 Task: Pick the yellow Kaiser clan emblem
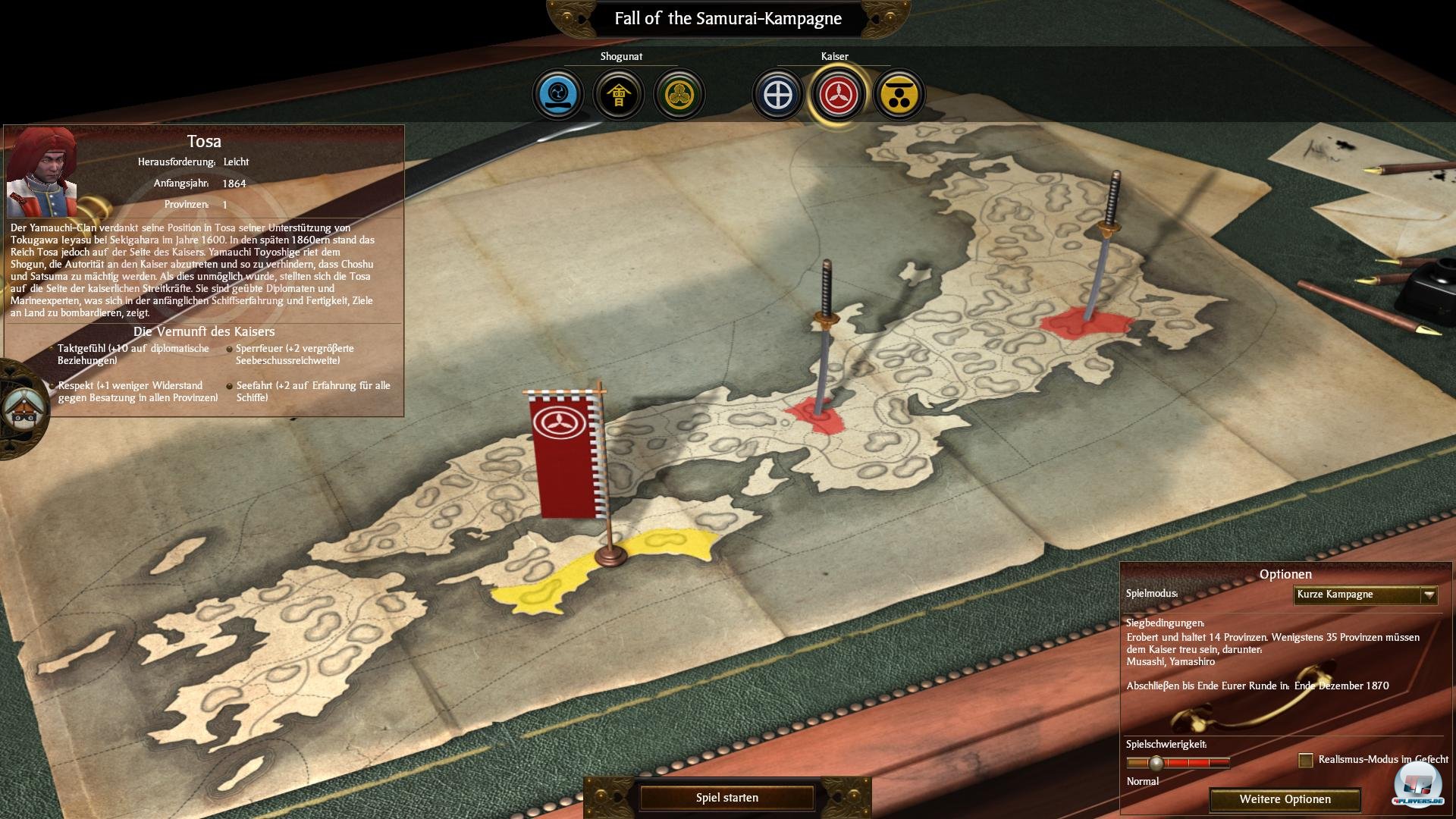point(899,95)
